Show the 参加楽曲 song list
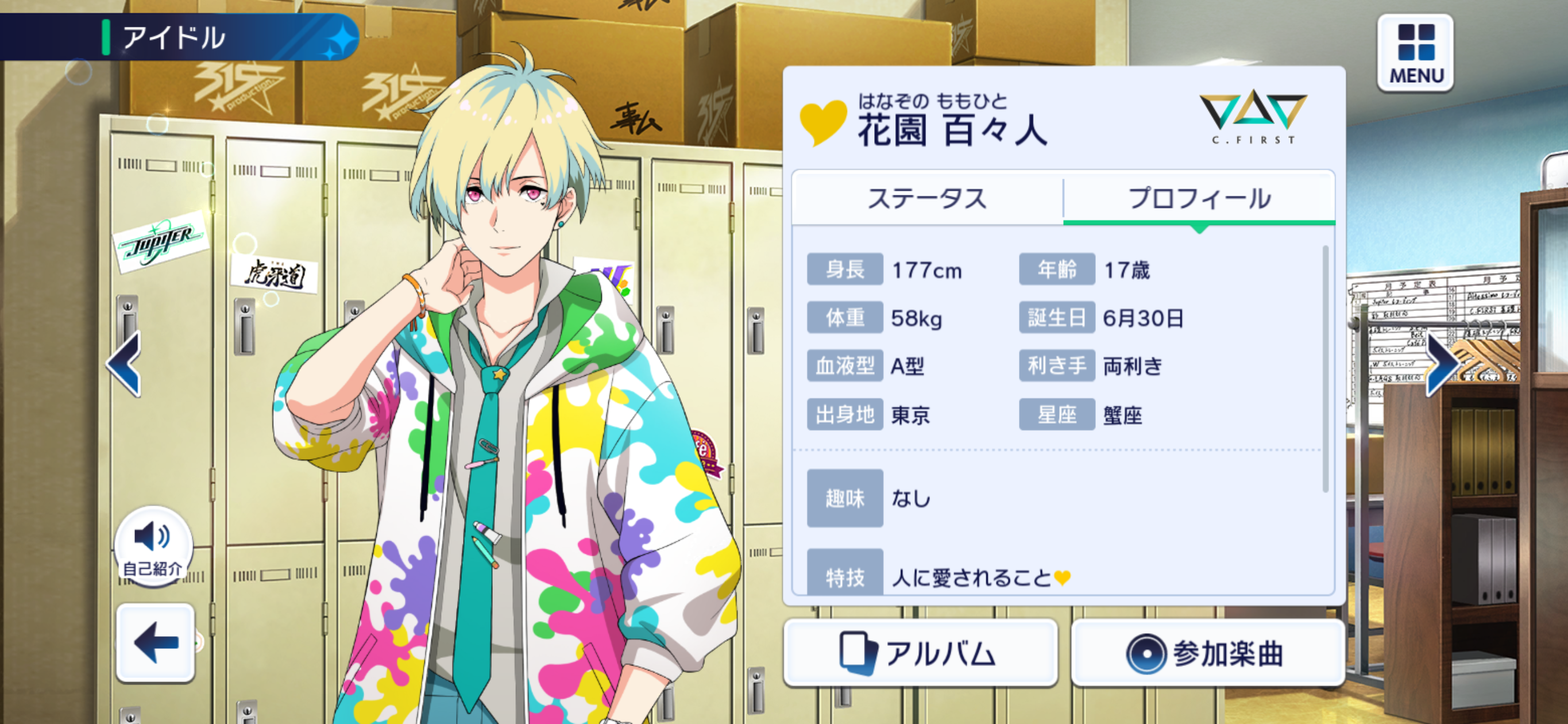This screenshot has width=1568, height=724. (1207, 653)
